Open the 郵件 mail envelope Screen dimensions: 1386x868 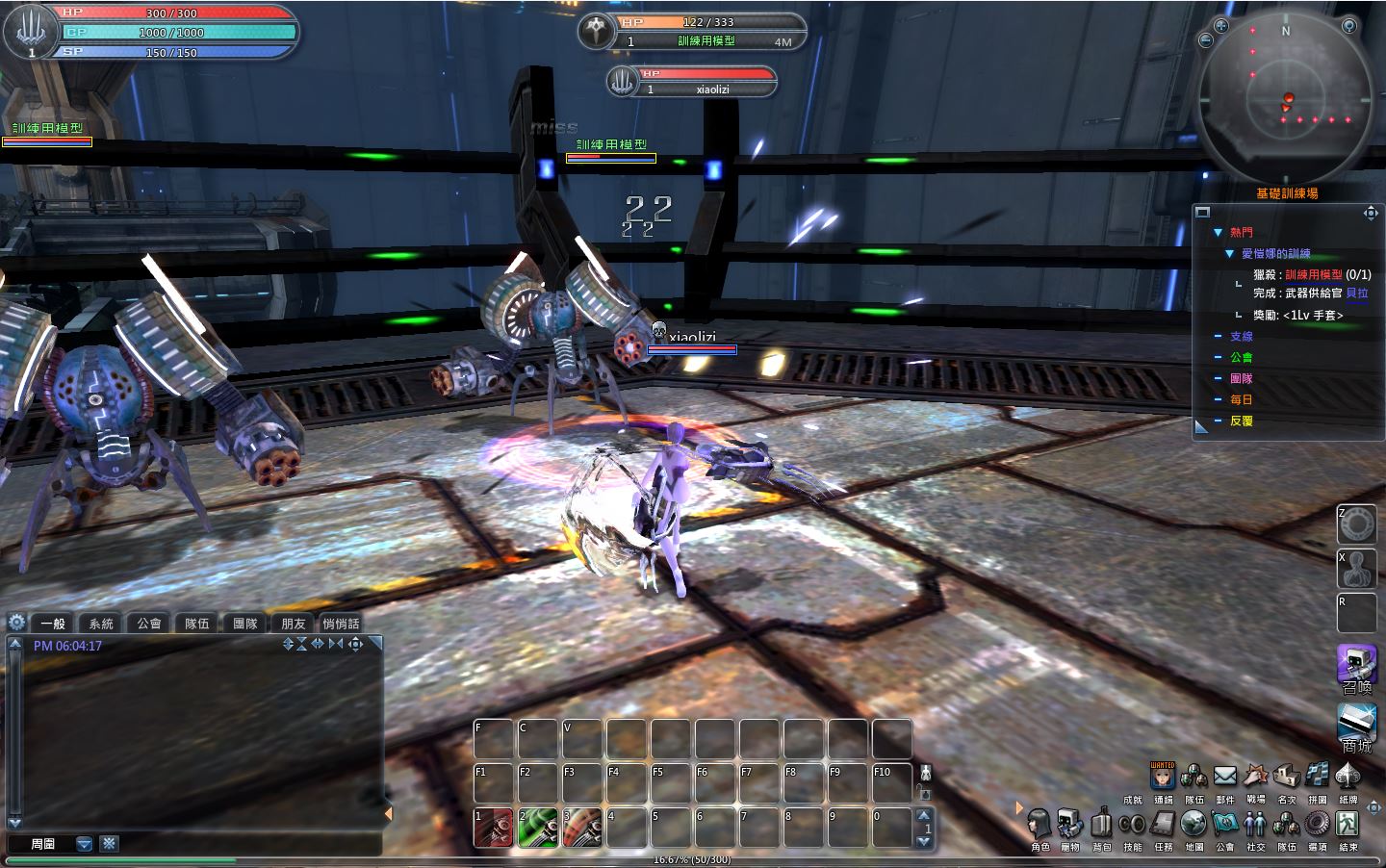pos(1224,777)
